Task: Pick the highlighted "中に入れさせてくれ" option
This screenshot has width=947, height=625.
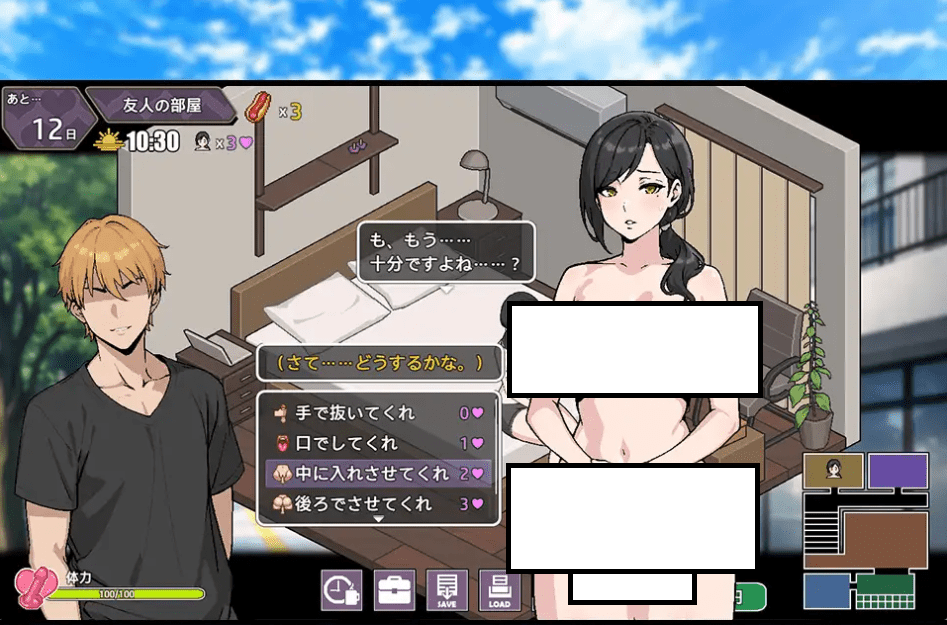Action: [x=376, y=473]
